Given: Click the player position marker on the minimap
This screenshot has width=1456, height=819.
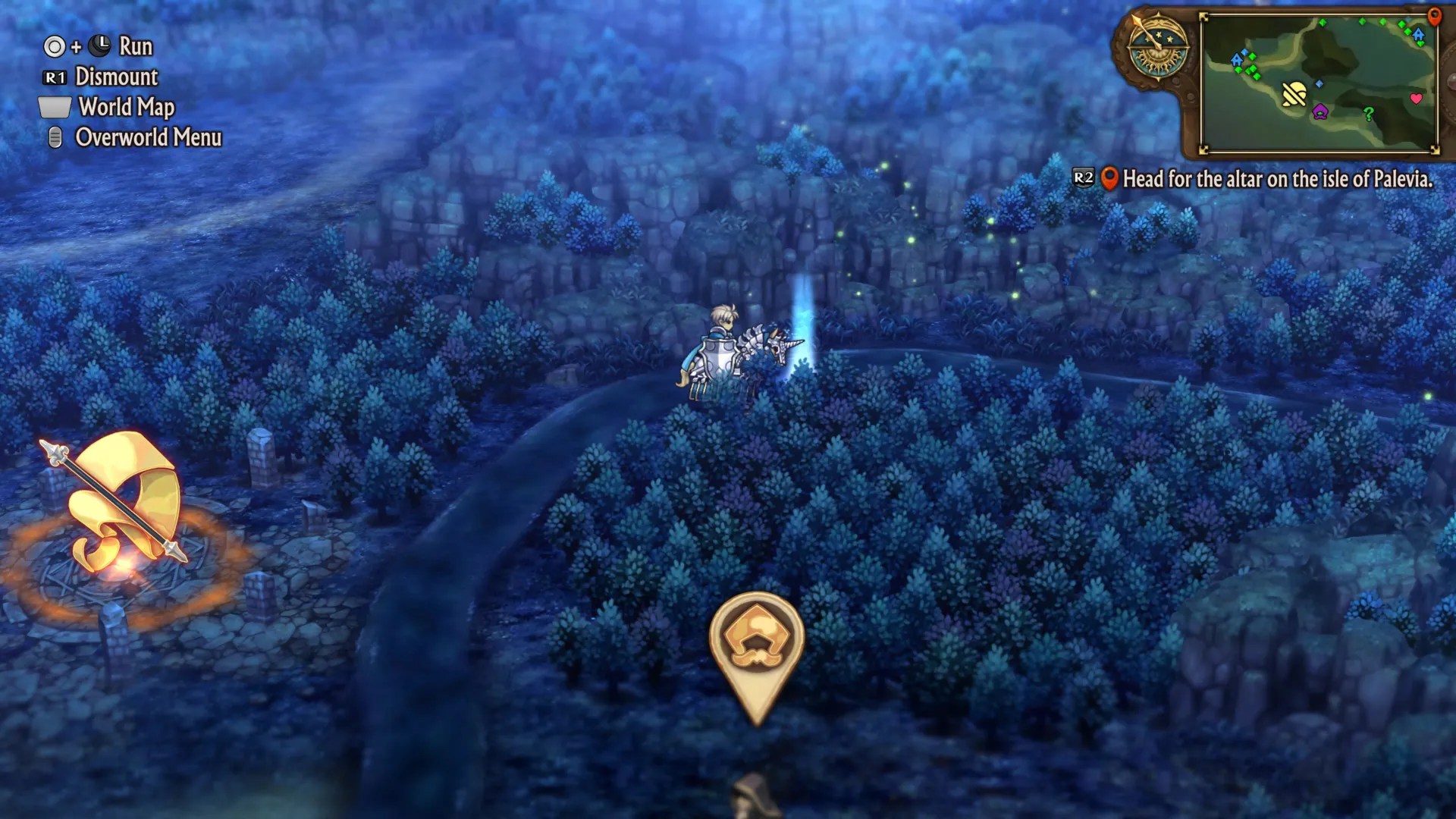Looking at the screenshot, I should coord(1294,93).
